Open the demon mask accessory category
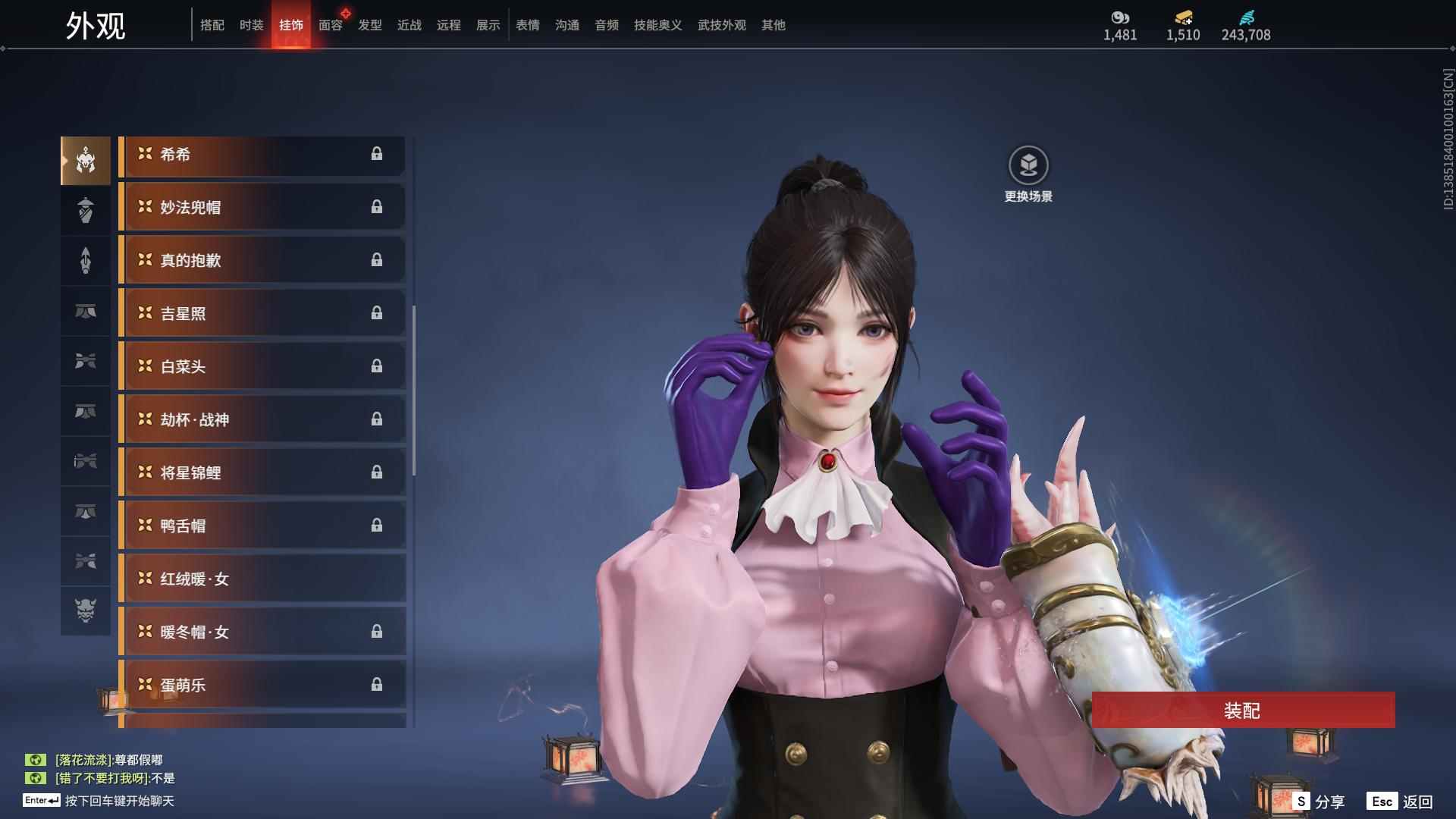 (86, 610)
